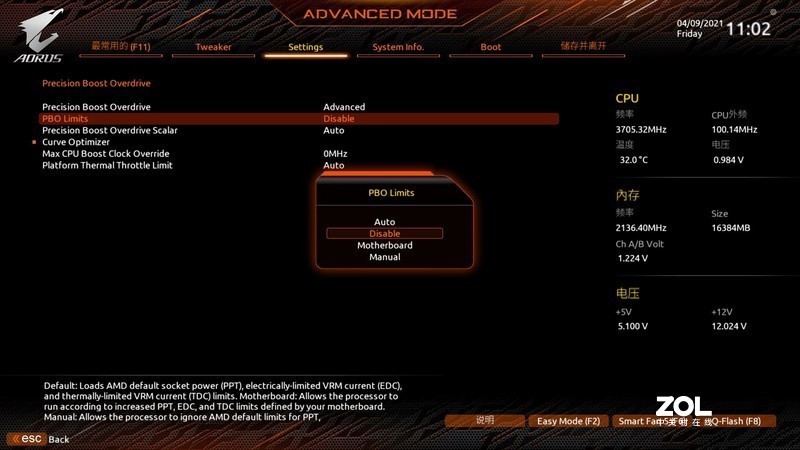Select Platform Thermal Throttle Limit setting
The height and width of the screenshot is (450, 800).
tap(107, 165)
